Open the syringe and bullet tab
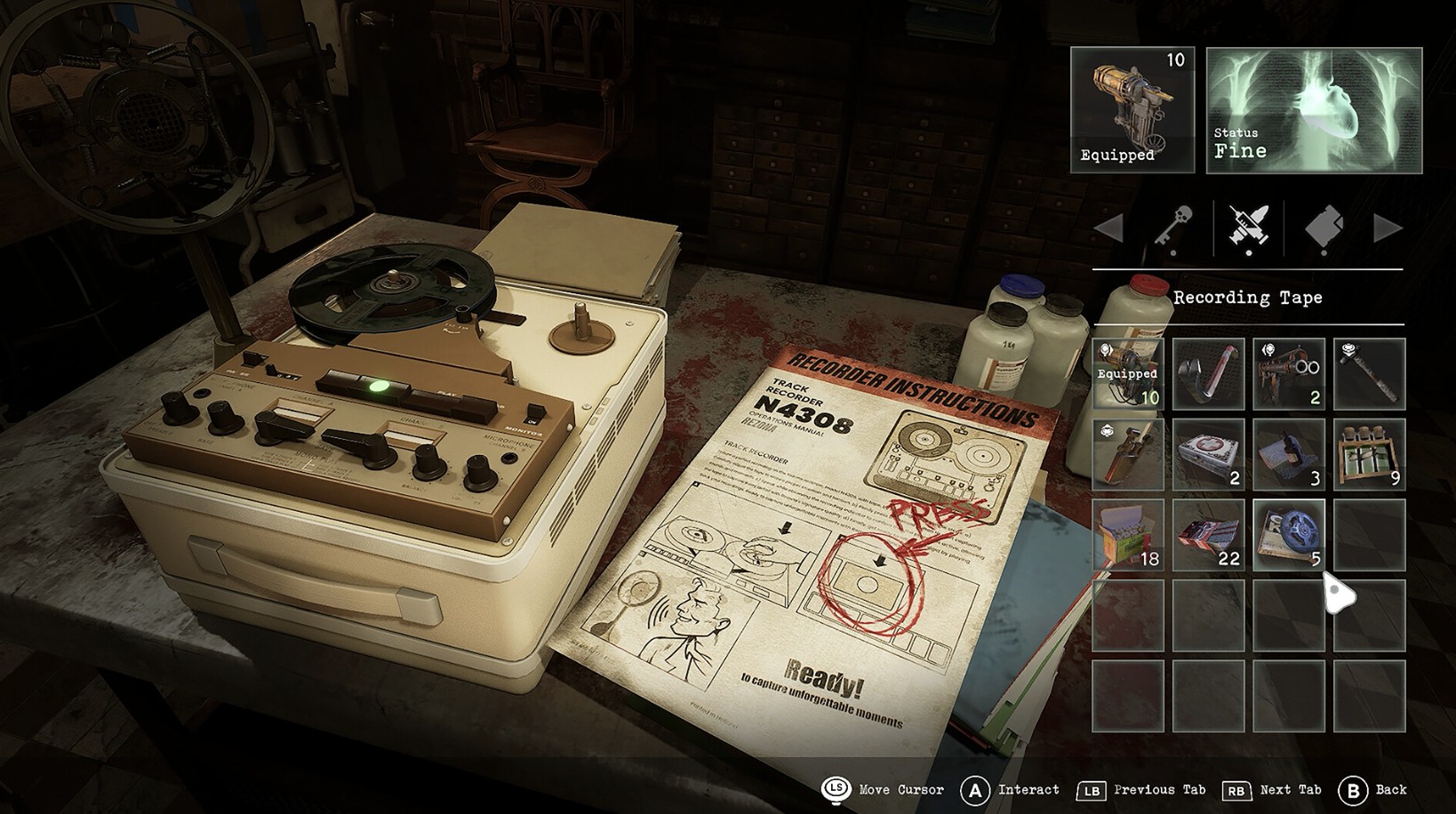 [1248, 228]
